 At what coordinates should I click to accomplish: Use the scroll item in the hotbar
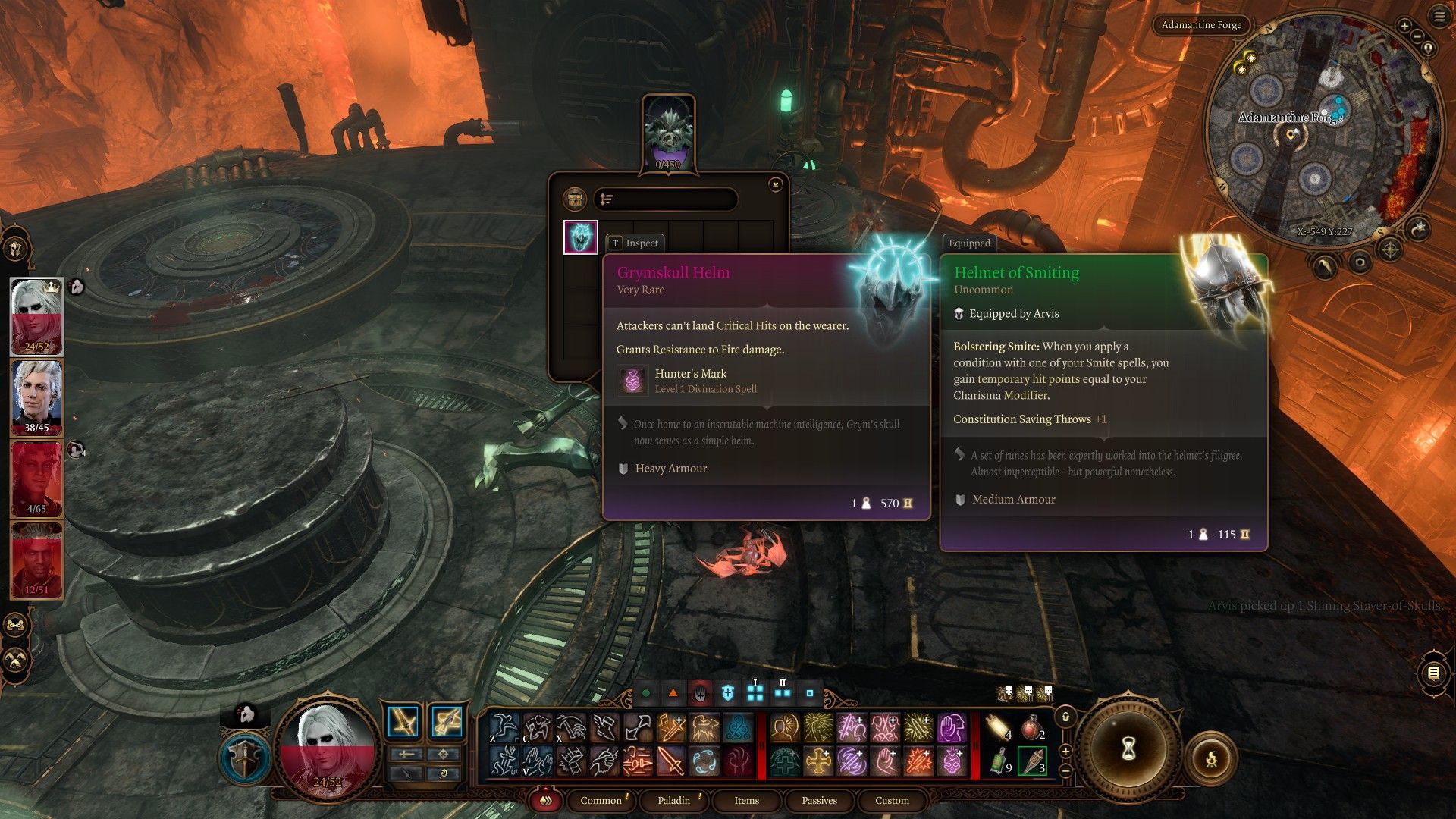pos(999,728)
